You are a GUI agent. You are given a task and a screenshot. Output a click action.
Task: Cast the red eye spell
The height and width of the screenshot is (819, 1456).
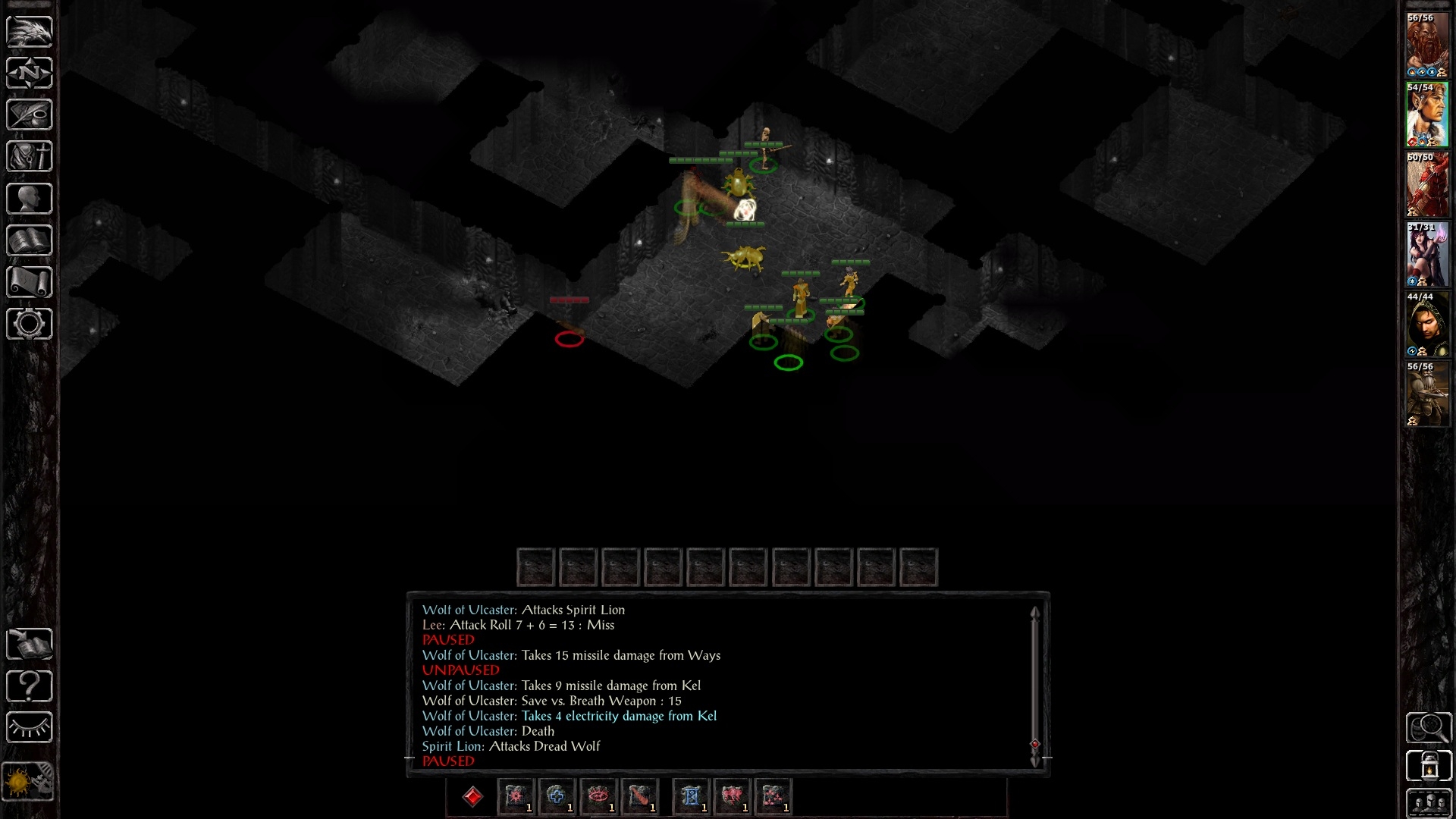(x=598, y=796)
